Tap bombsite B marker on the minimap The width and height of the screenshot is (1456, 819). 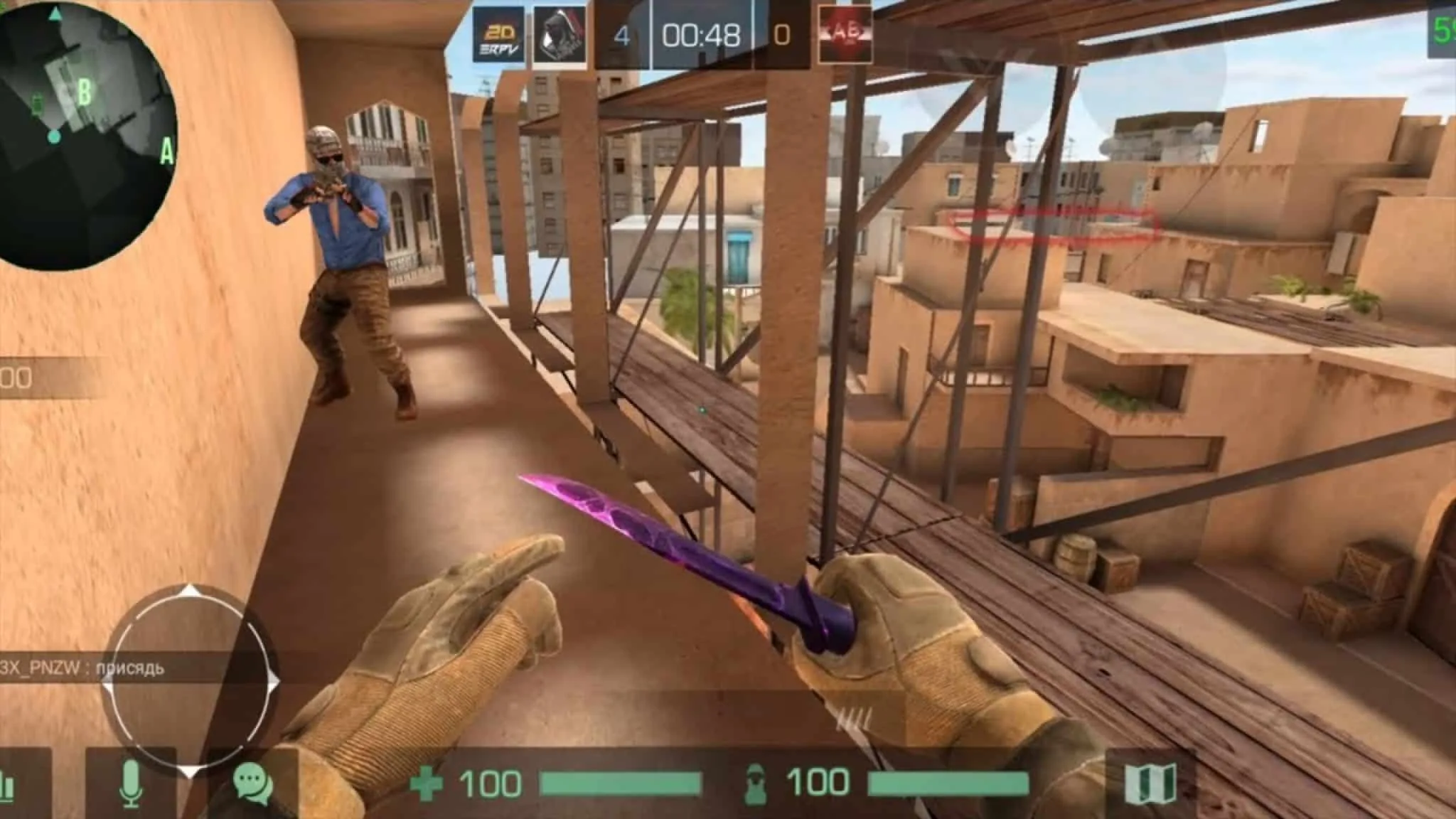point(85,92)
